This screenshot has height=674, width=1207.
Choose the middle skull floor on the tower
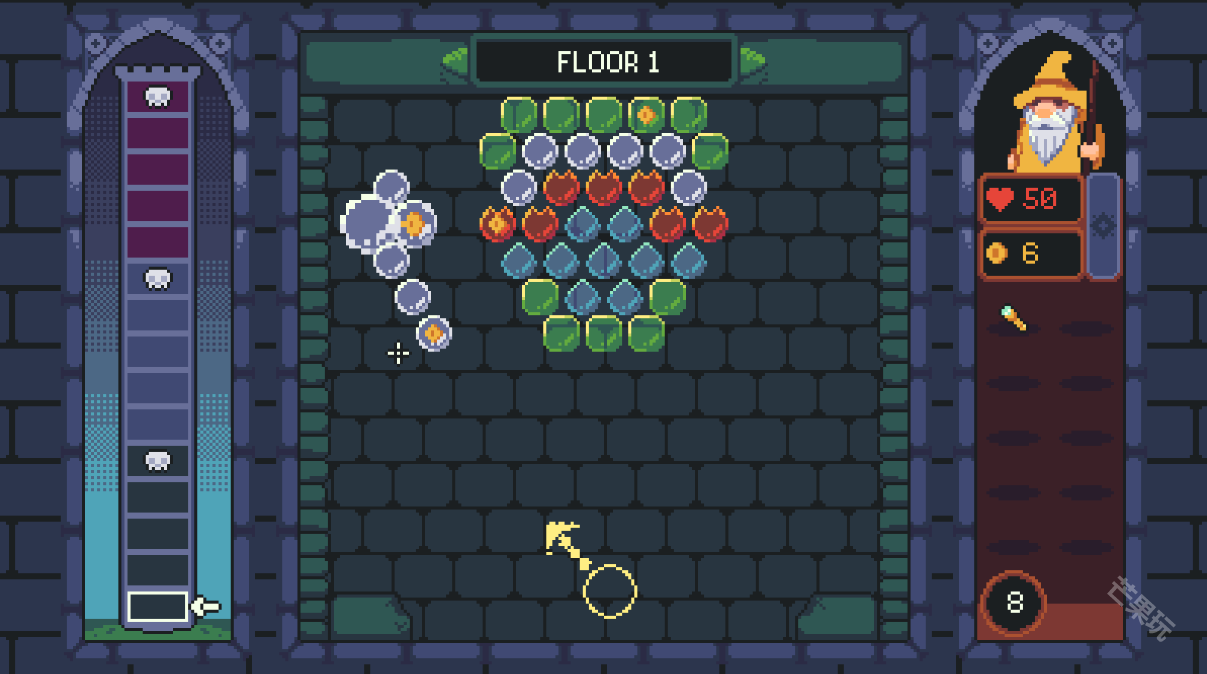point(157,278)
